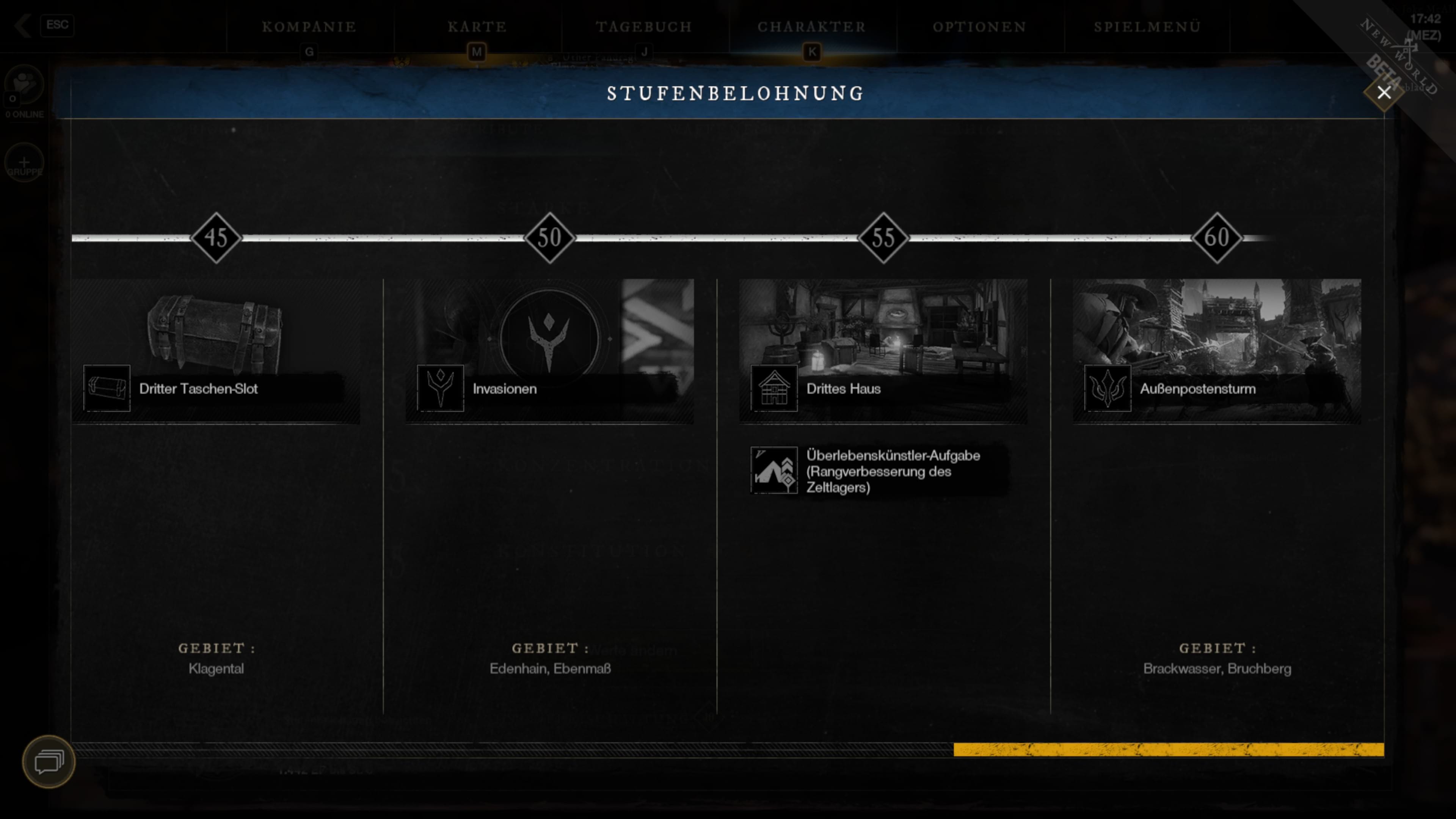Open the Drittes Haus reward card
This screenshot has height=819, width=1456.
883,350
